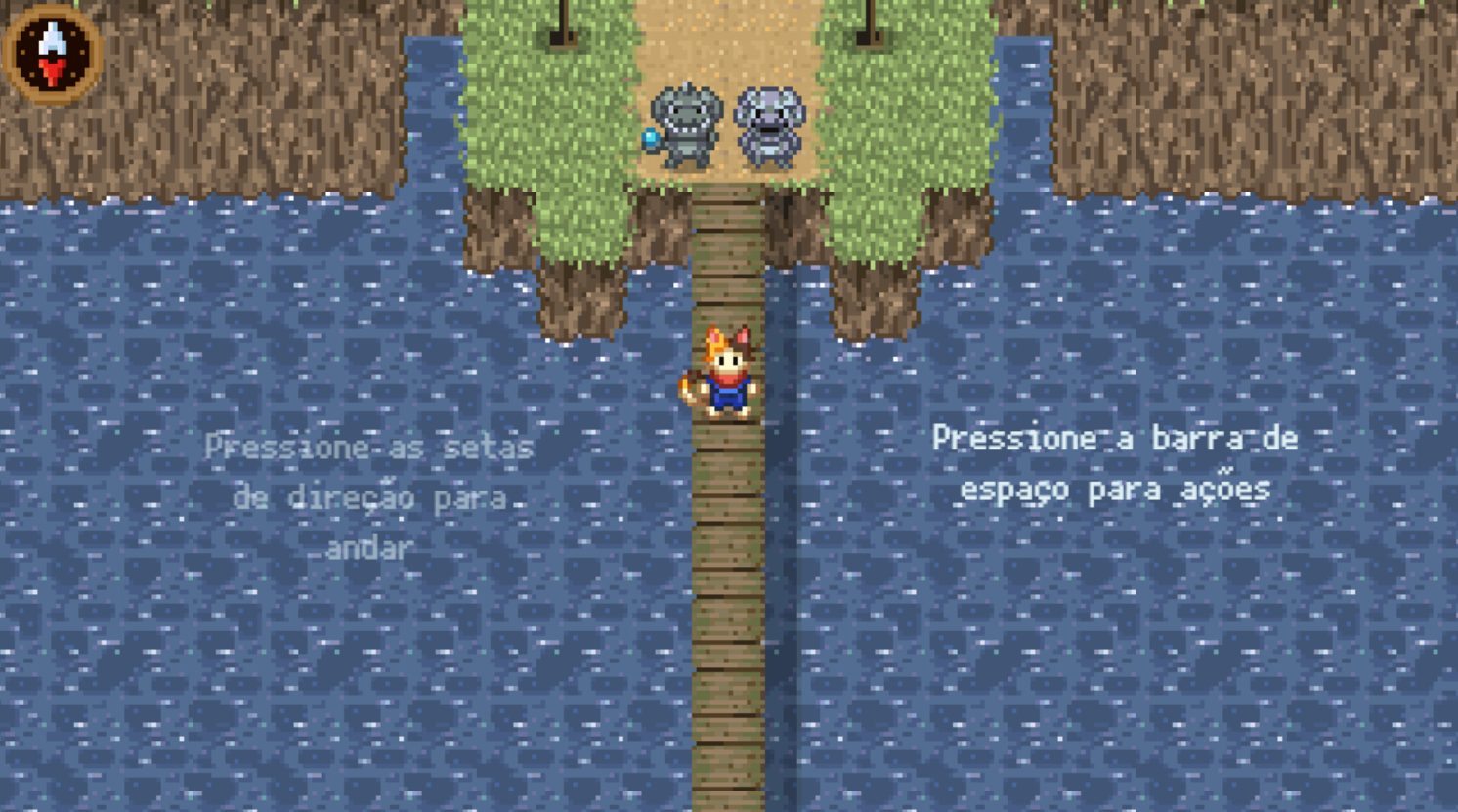Click the tutorial text about arrow keys

tap(367, 495)
